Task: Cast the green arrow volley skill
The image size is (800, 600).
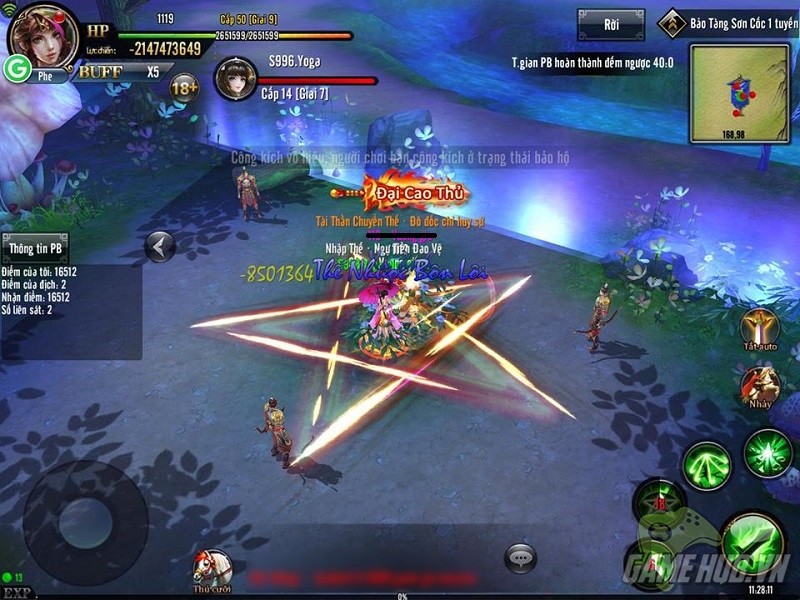Action: coord(707,466)
